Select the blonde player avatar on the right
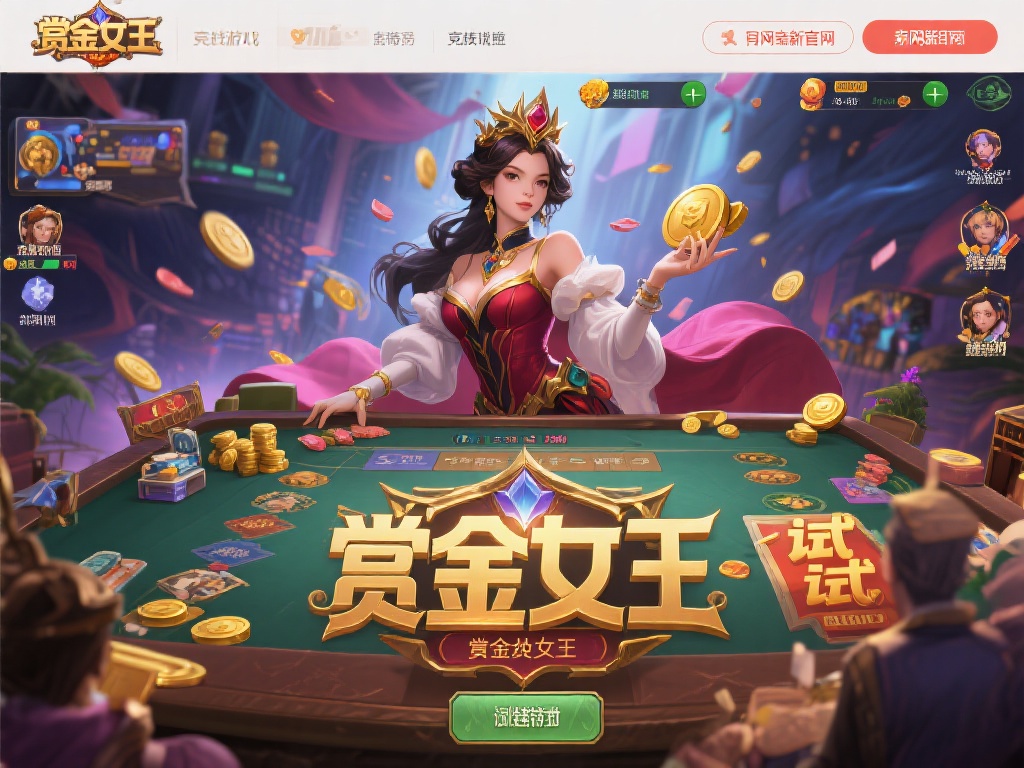Screen dimensions: 1024x768 point(983,230)
